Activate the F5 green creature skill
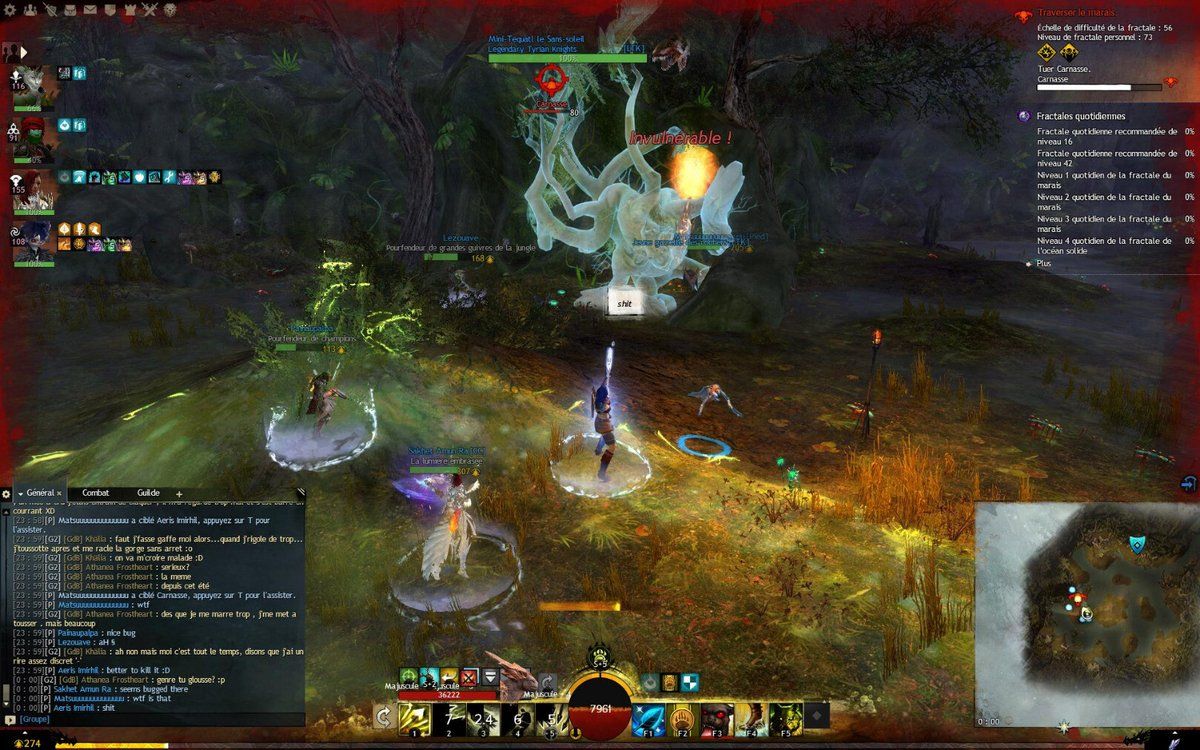 click(x=785, y=717)
